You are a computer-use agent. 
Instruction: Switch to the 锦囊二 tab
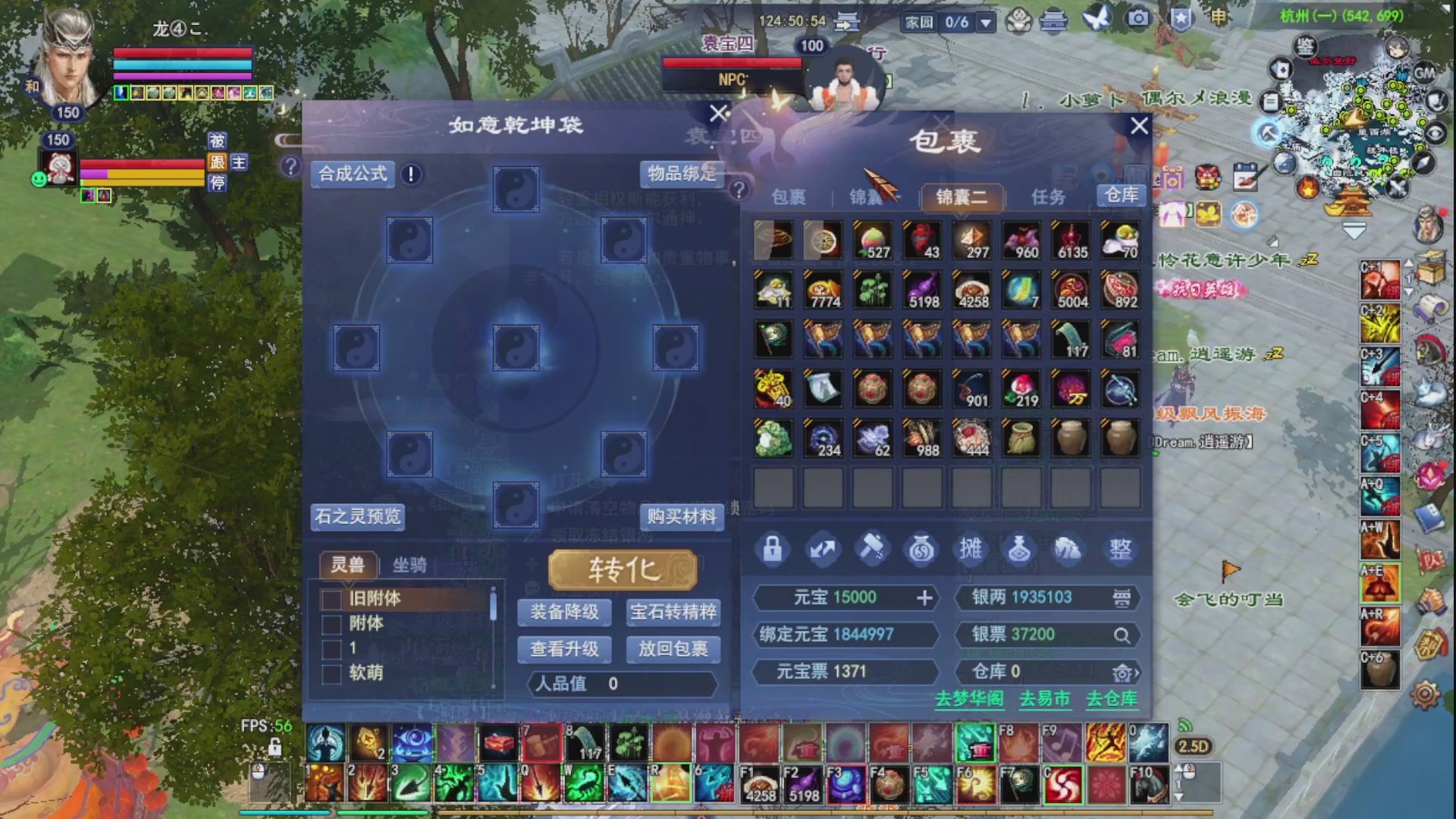[x=962, y=197]
